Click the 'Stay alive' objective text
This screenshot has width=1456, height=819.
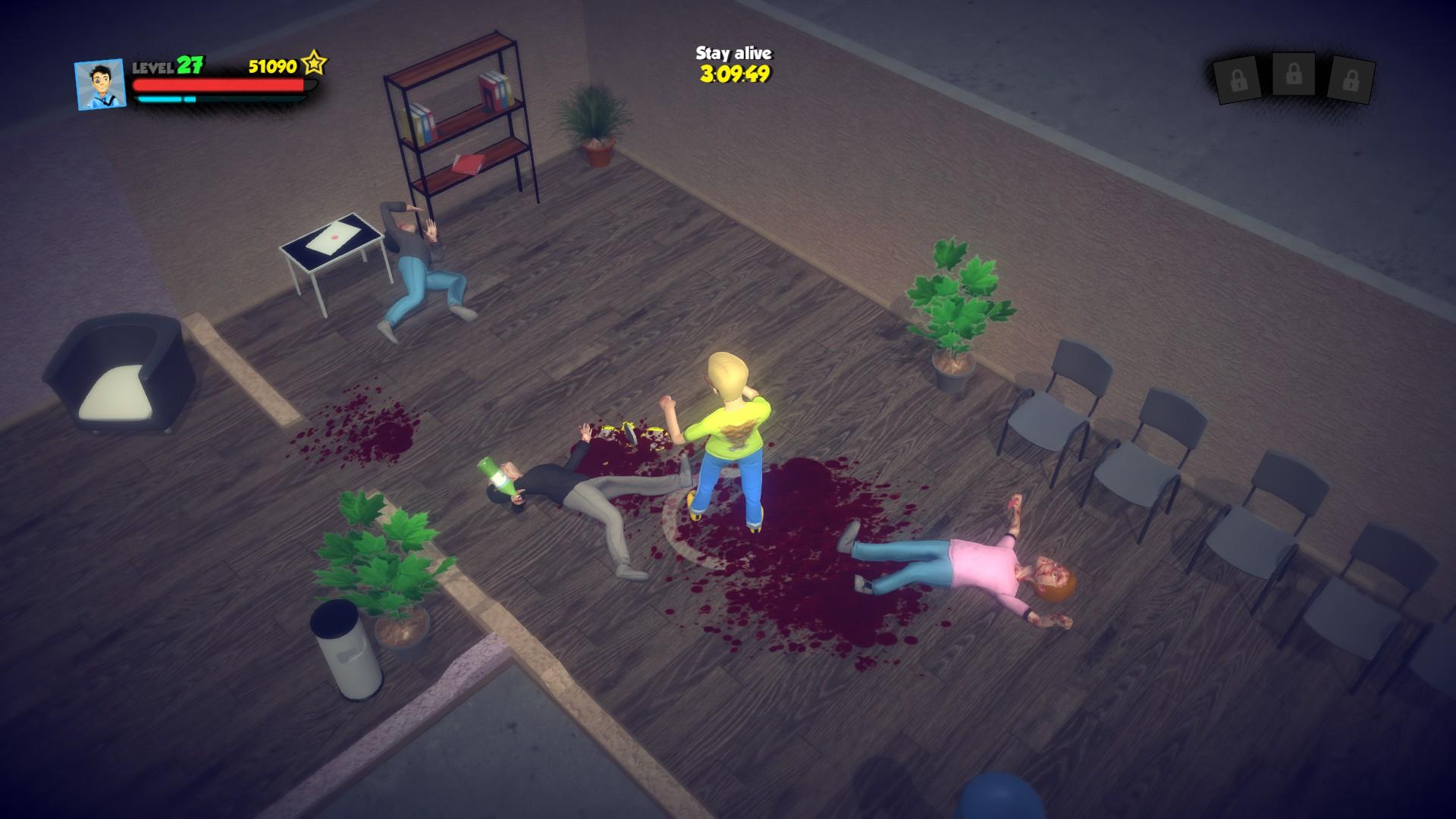(732, 53)
